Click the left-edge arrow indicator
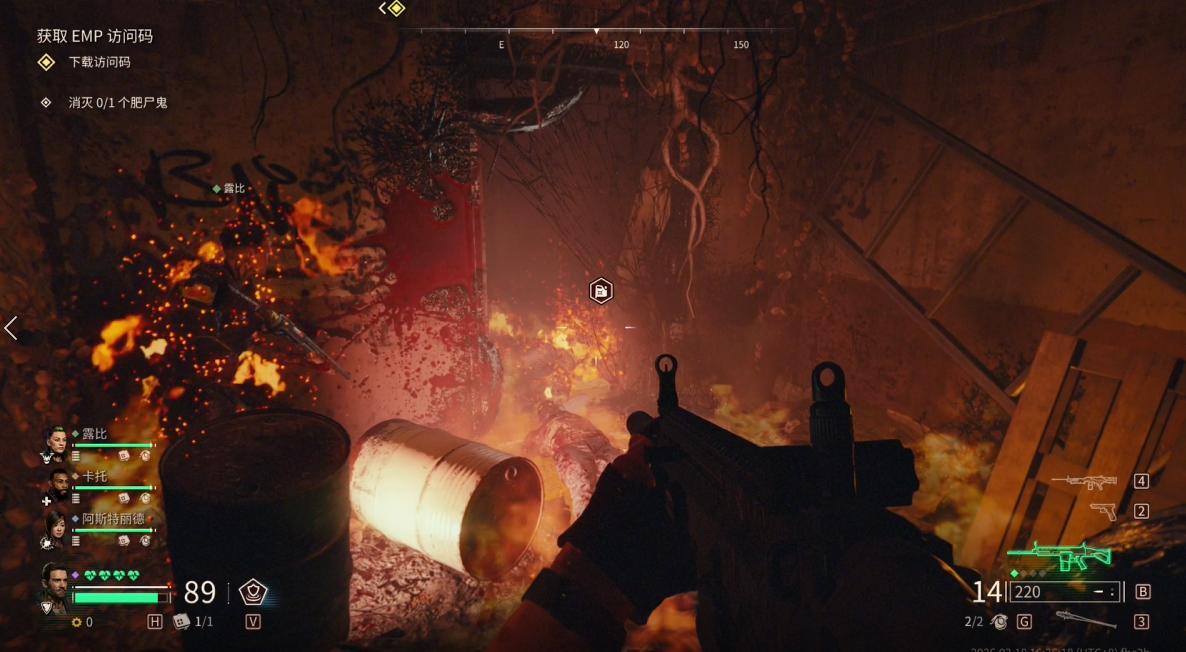 pyautogui.click(x=11, y=328)
